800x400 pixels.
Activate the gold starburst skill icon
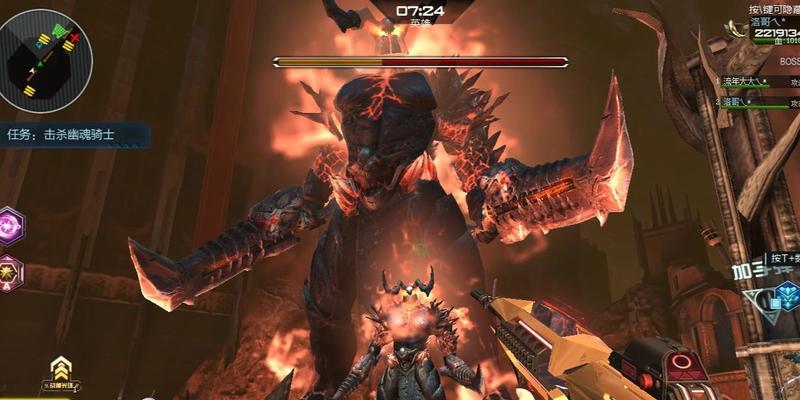point(11,268)
